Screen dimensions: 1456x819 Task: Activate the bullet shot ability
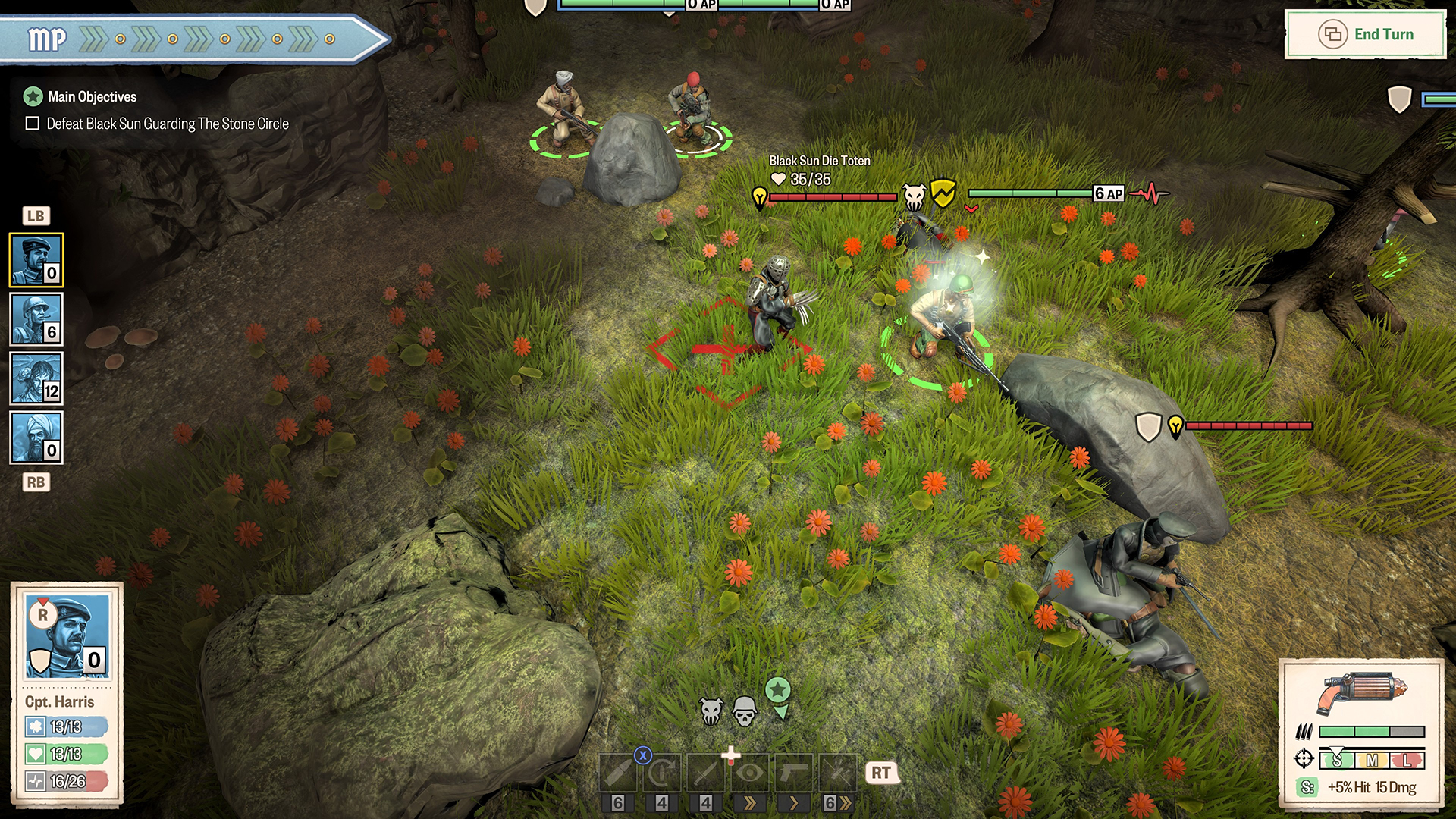[x=618, y=773]
